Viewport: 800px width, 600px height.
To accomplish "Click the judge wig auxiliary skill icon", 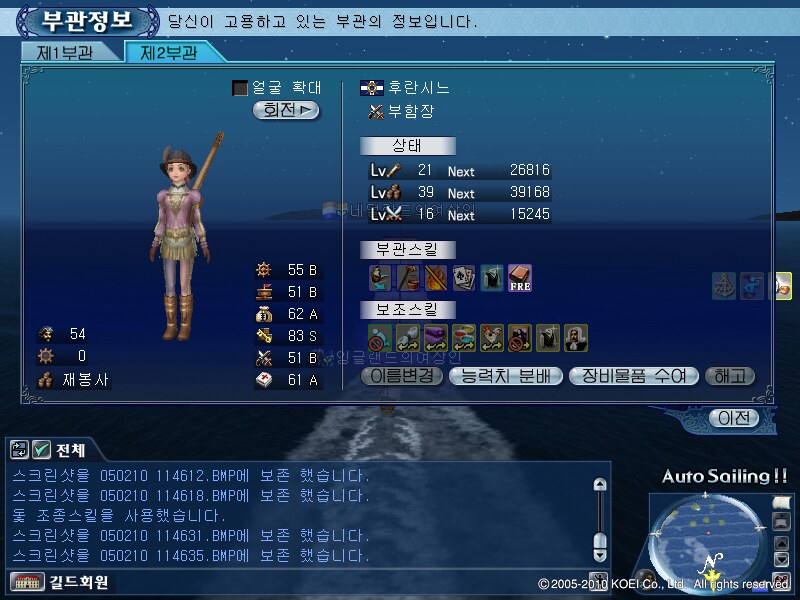I will [575, 338].
